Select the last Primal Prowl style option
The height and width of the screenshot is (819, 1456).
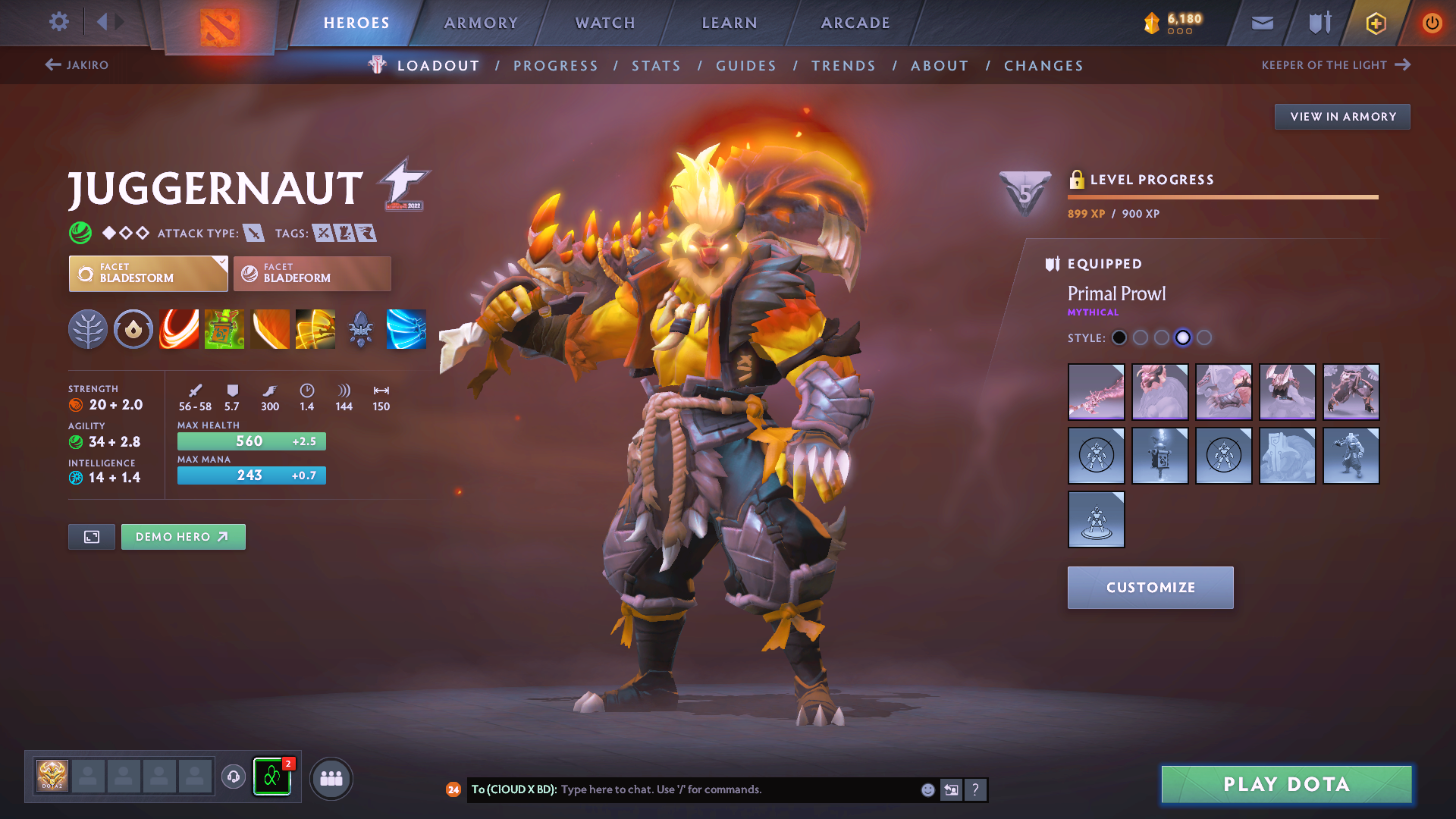tap(1204, 337)
